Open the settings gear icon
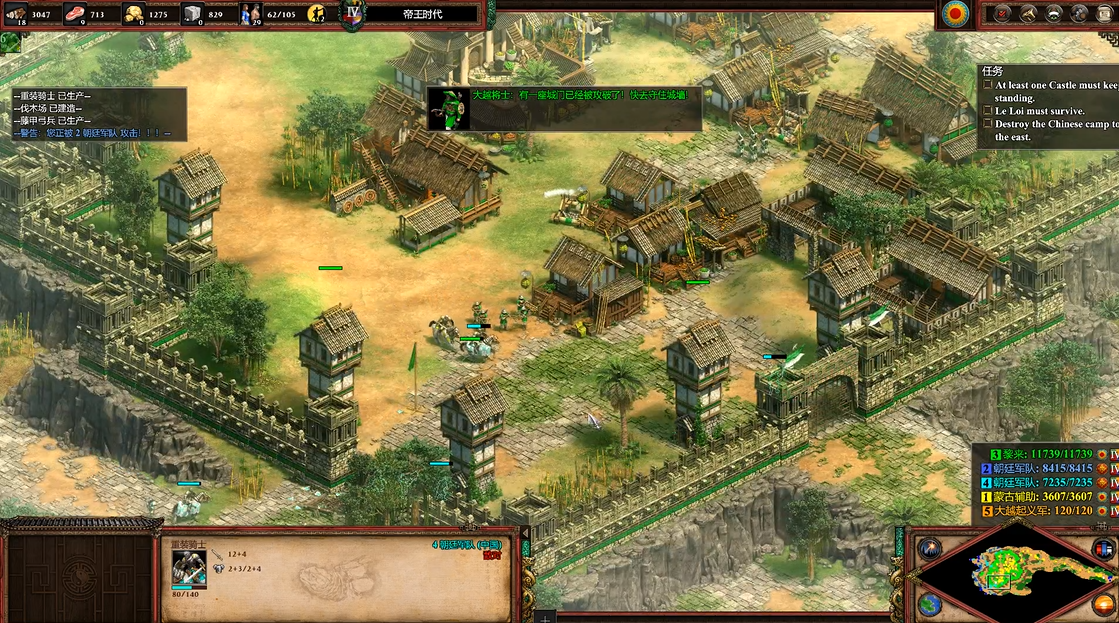This screenshot has width=1119, height=623. (1079, 13)
